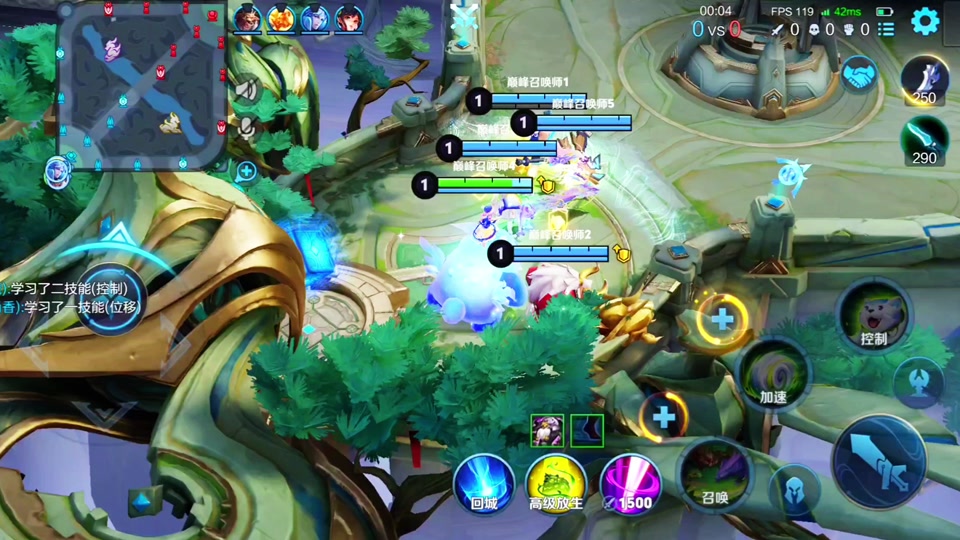960x540 pixels.
Task: Activate the 加速 skill
Action: [773, 375]
